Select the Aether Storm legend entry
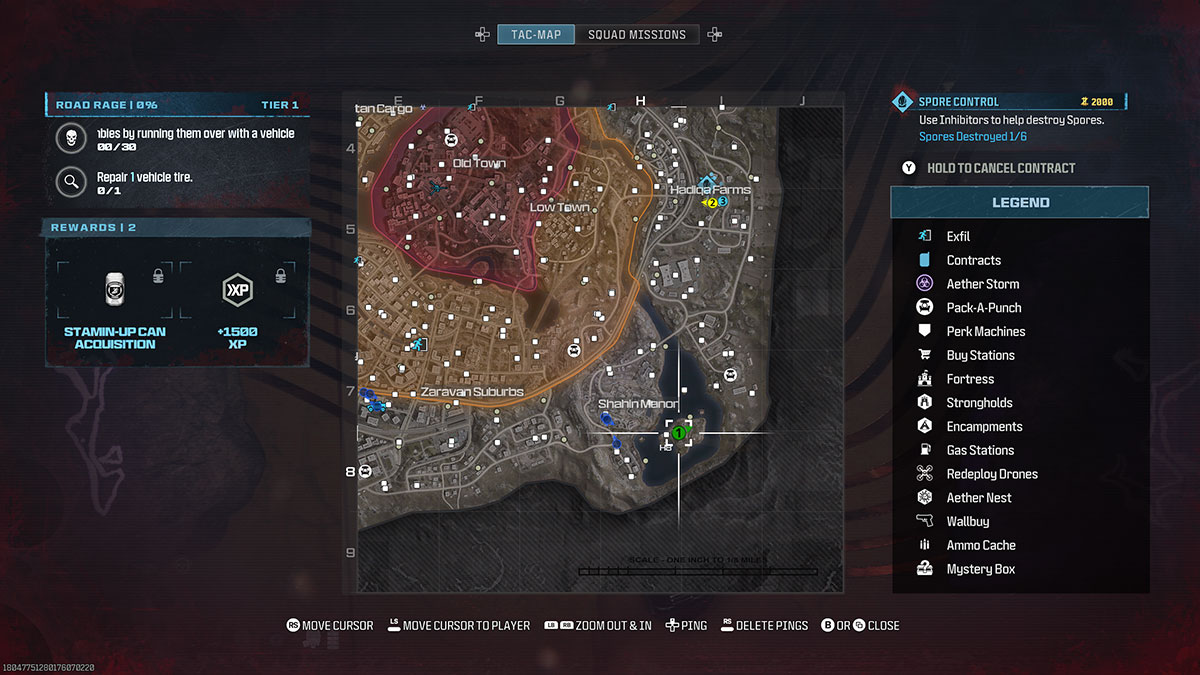 [982, 284]
